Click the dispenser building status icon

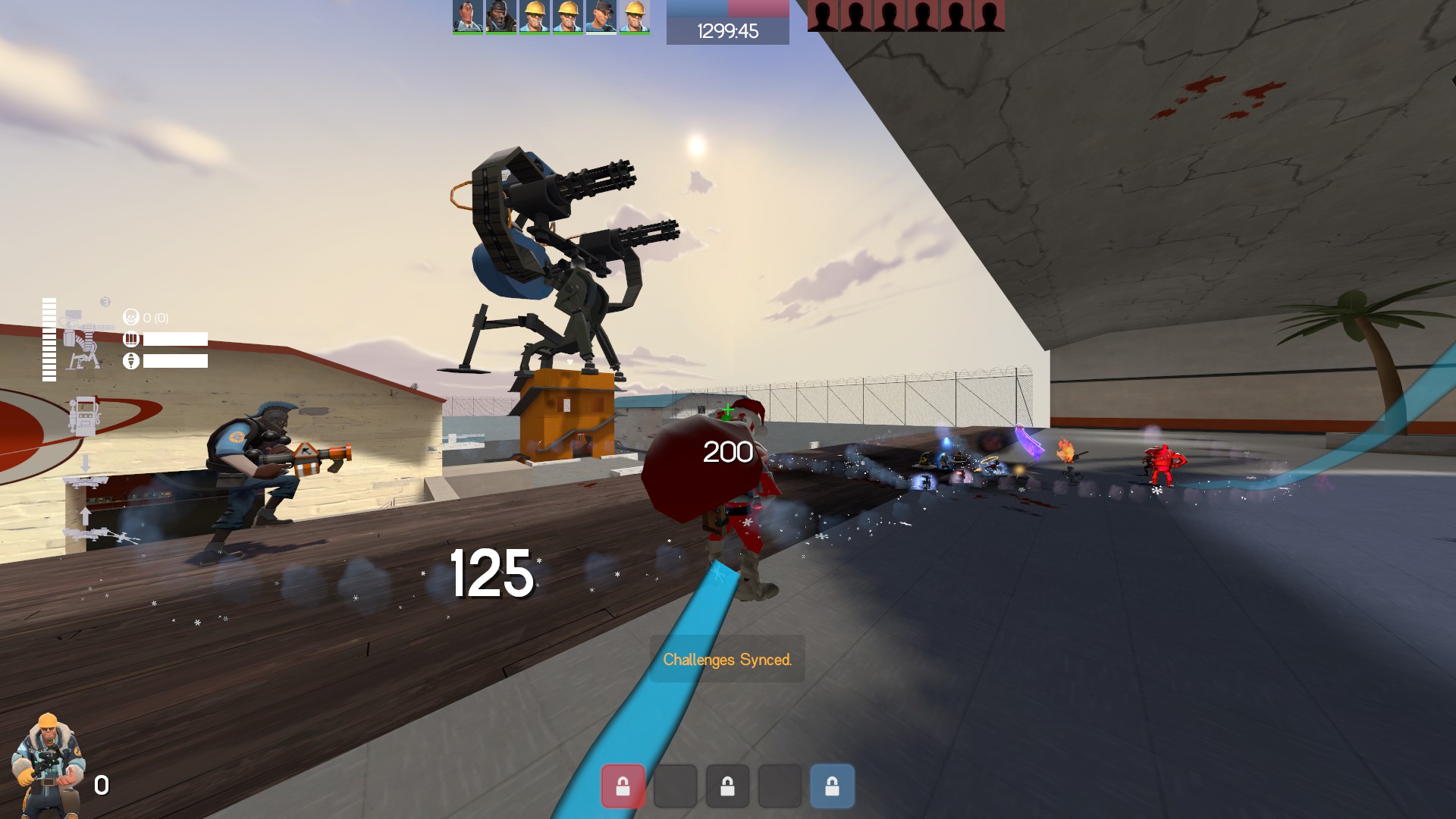(x=84, y=415)
